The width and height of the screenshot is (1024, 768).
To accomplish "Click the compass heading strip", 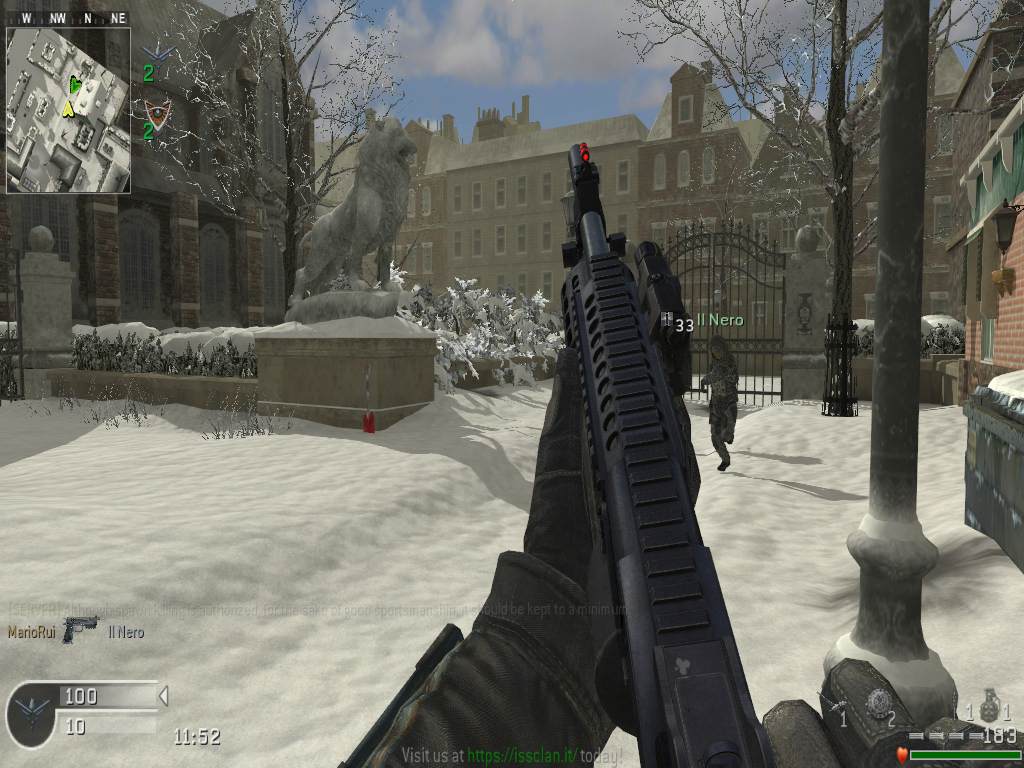I will pos(68,18).
